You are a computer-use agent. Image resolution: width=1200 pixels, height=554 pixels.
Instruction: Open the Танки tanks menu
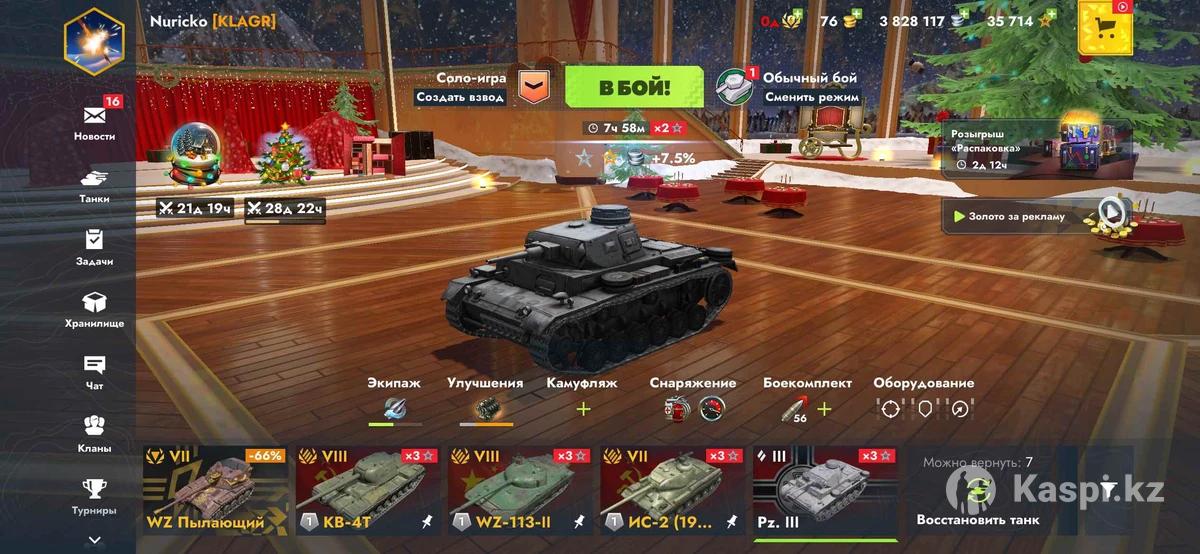pos(94,185)
